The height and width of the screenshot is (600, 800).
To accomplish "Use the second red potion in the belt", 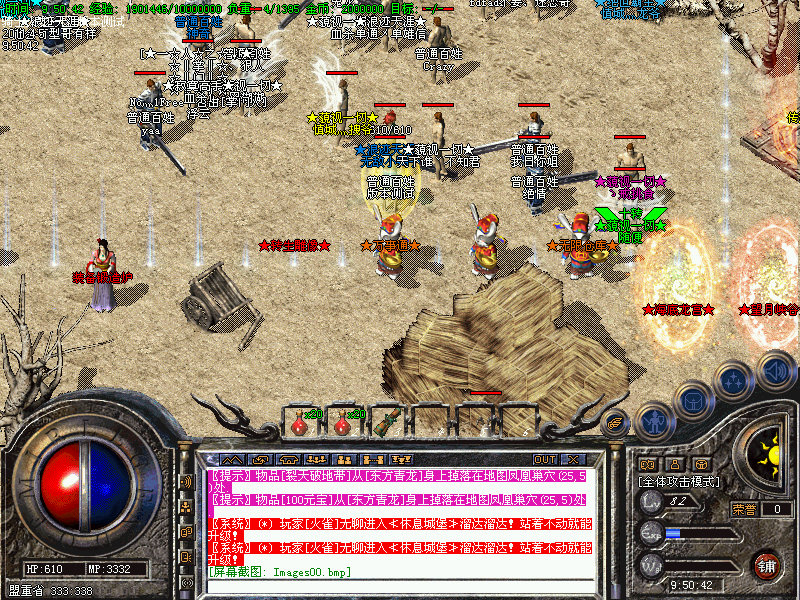I will click(342, 424).
